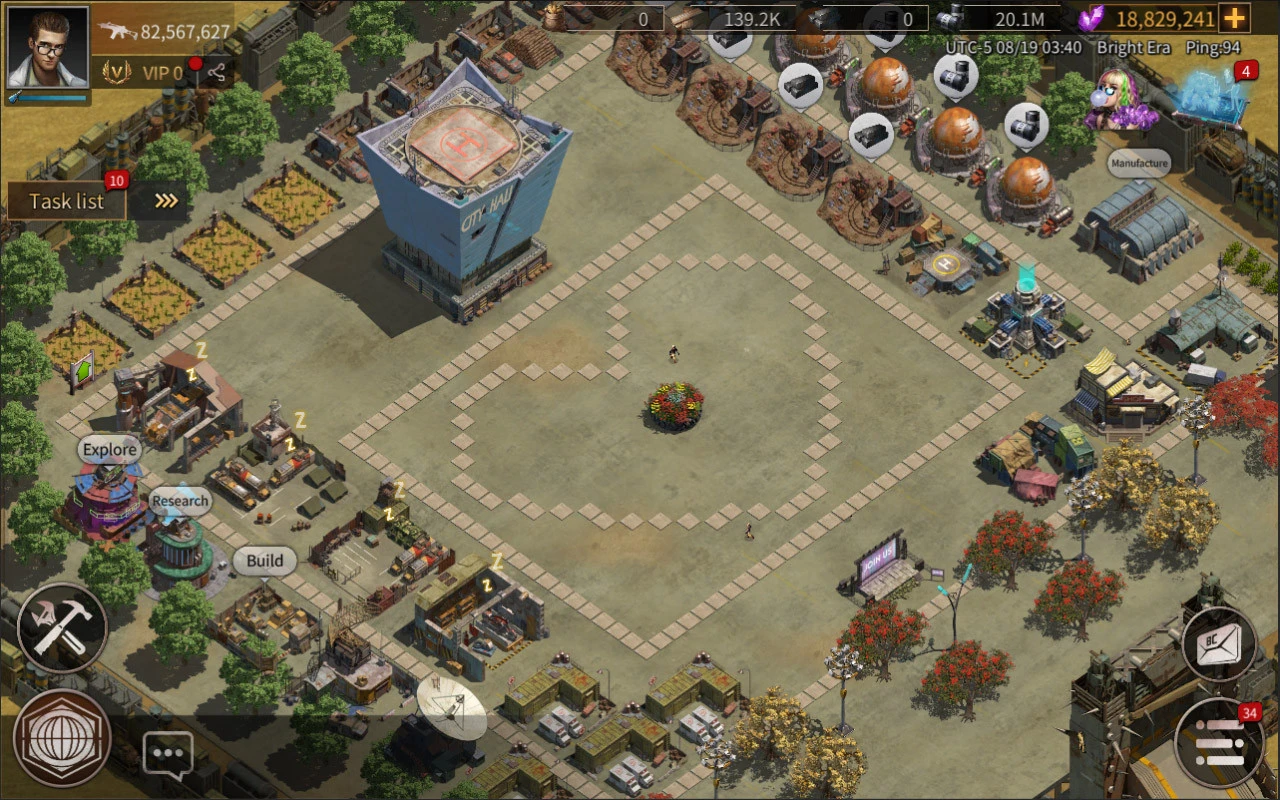
Task: Open the player profile portrait
Action: click(x=47, y=47)
